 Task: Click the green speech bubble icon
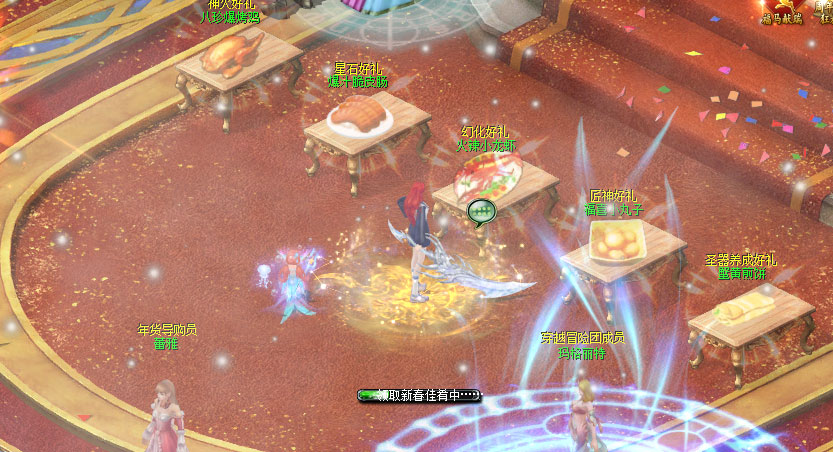(x=481, y=211)
